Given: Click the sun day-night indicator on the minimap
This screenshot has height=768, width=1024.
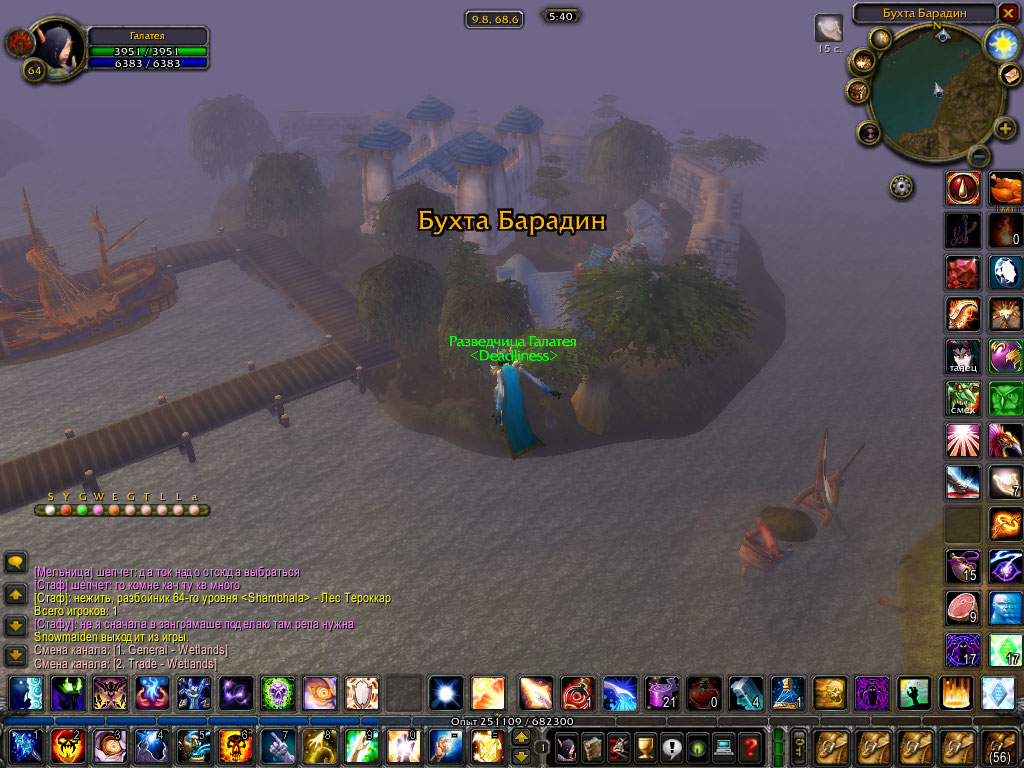Looking at the screenshot, I should pyautogui.click(x=1000, y=42).
